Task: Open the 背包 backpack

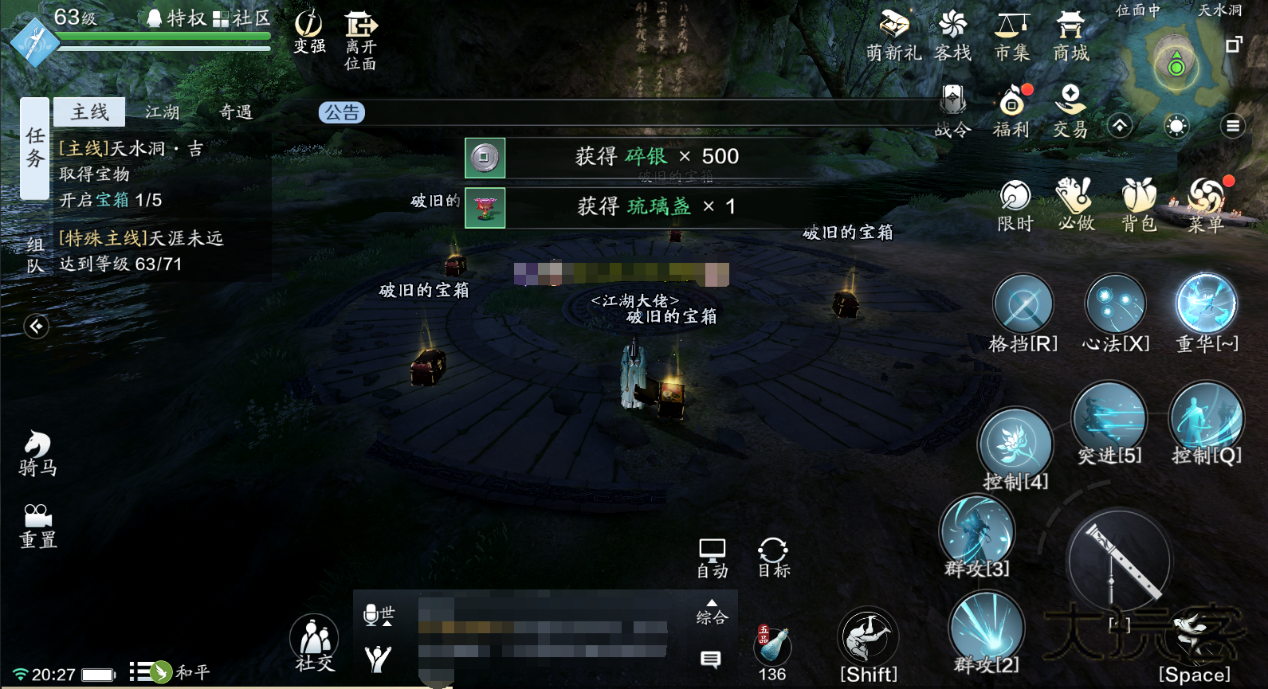Action: pyautogui.click(x=1138, y=204)
